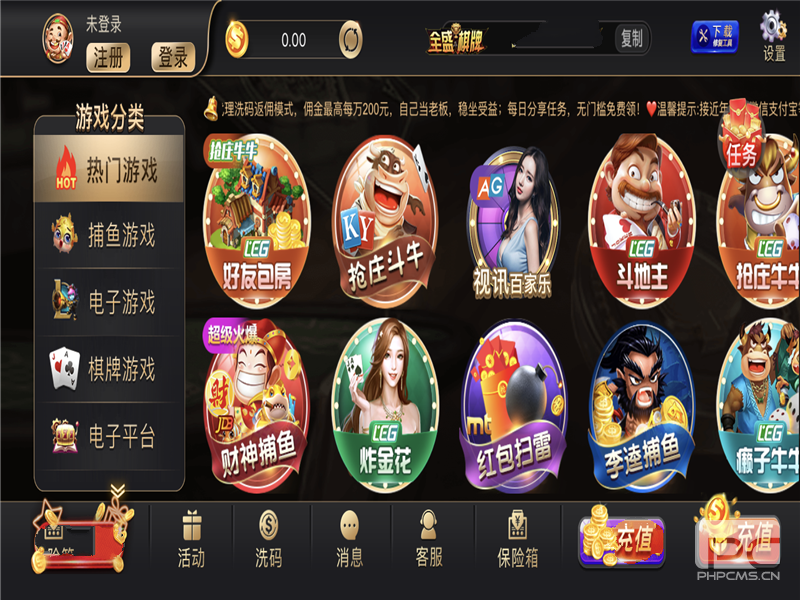Open the 设置 settings gear
The width and height of the screenshot is (800, 600).
(774, 36)
